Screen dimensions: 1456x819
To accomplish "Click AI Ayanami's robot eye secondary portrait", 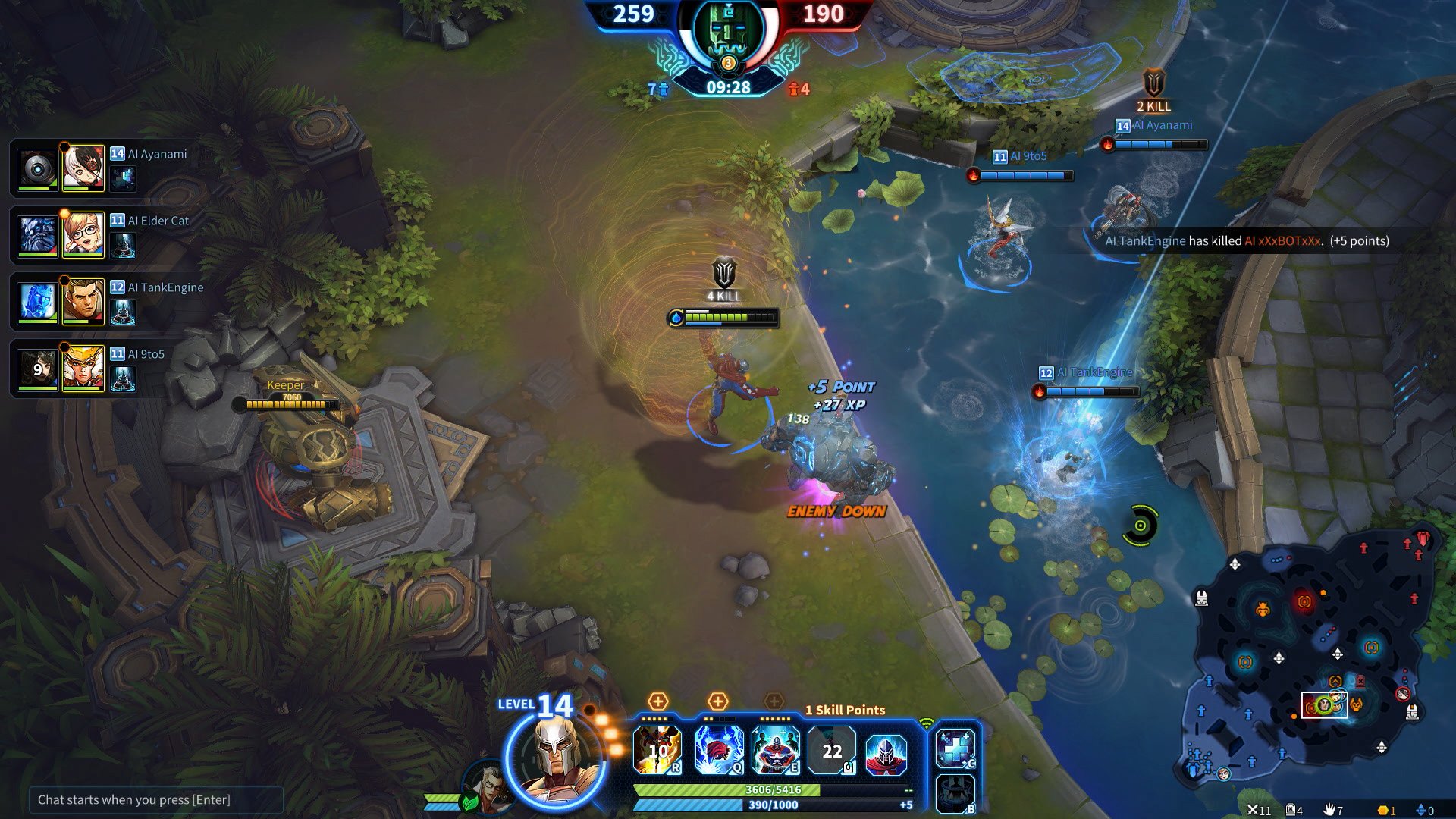I will pos(37,168).
